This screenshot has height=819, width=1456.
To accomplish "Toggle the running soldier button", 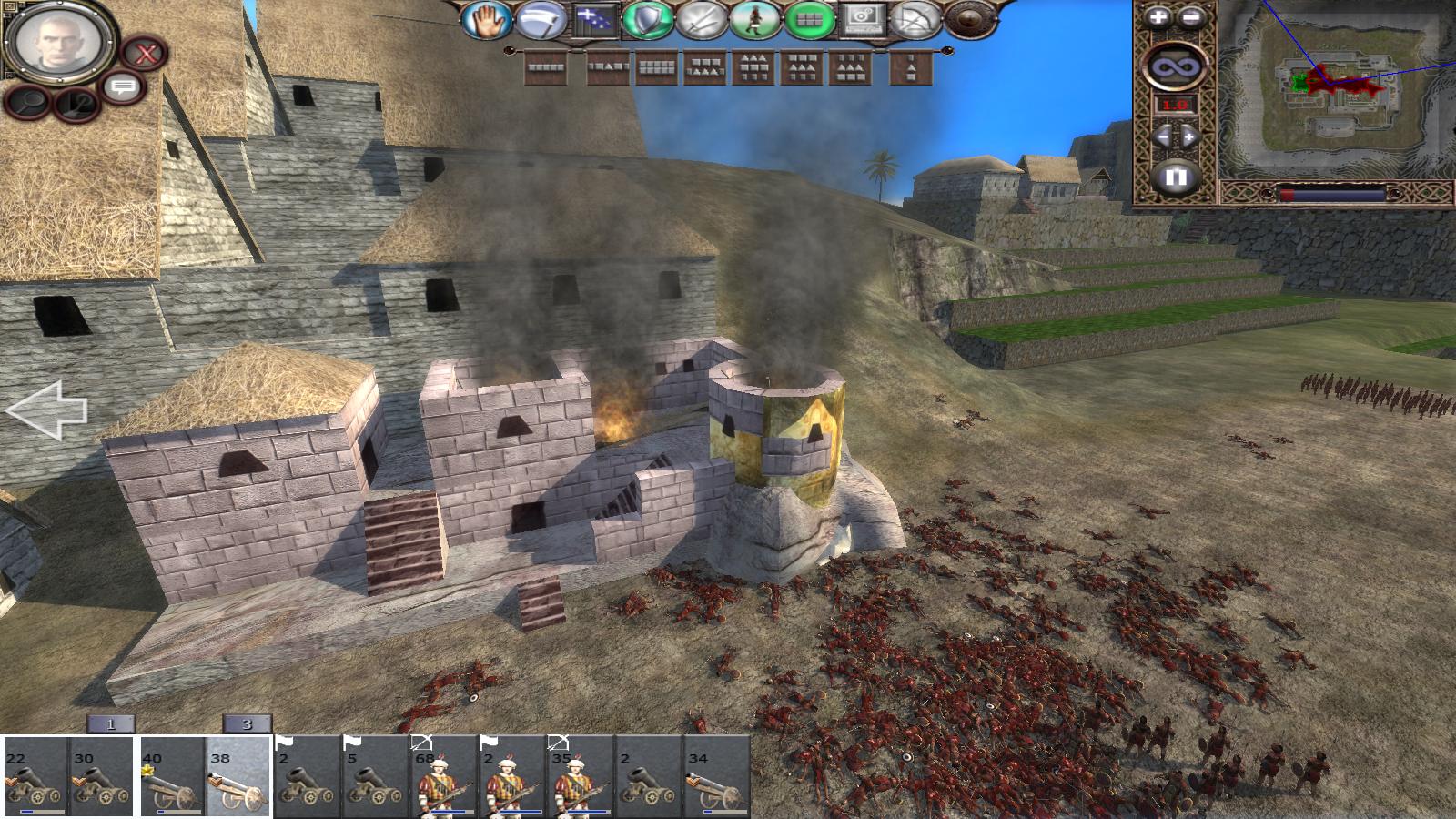I will click(754, 20).
